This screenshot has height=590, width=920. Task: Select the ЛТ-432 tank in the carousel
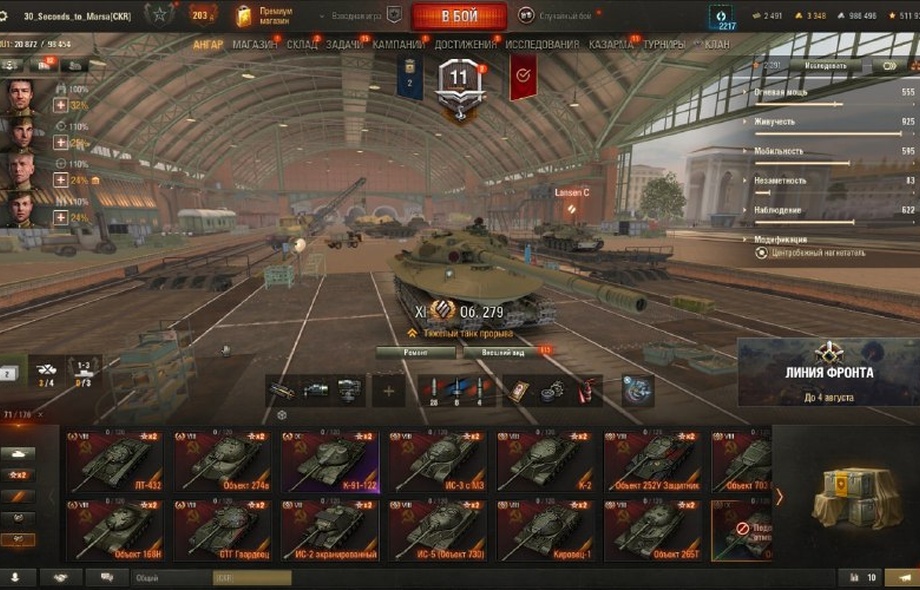click(116, 460)
